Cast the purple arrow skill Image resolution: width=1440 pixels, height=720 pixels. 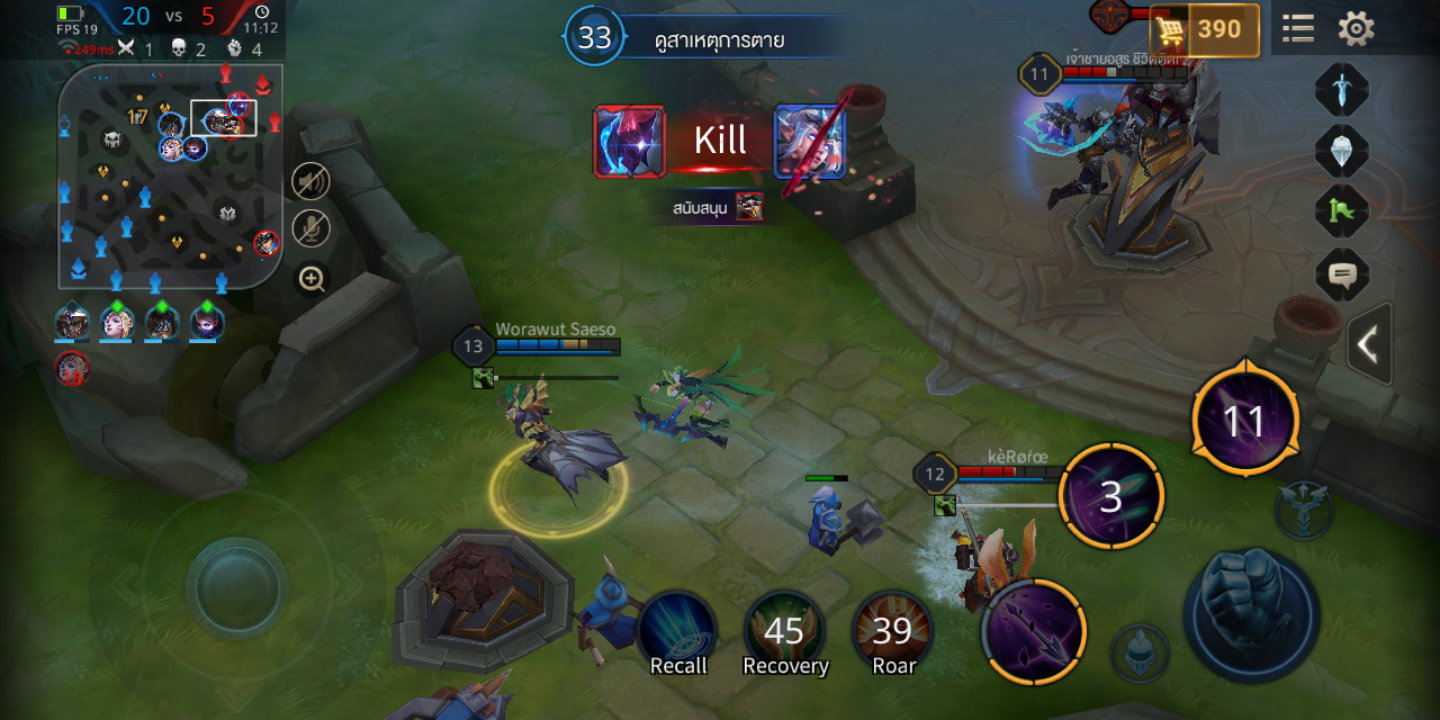point(1033,632)
